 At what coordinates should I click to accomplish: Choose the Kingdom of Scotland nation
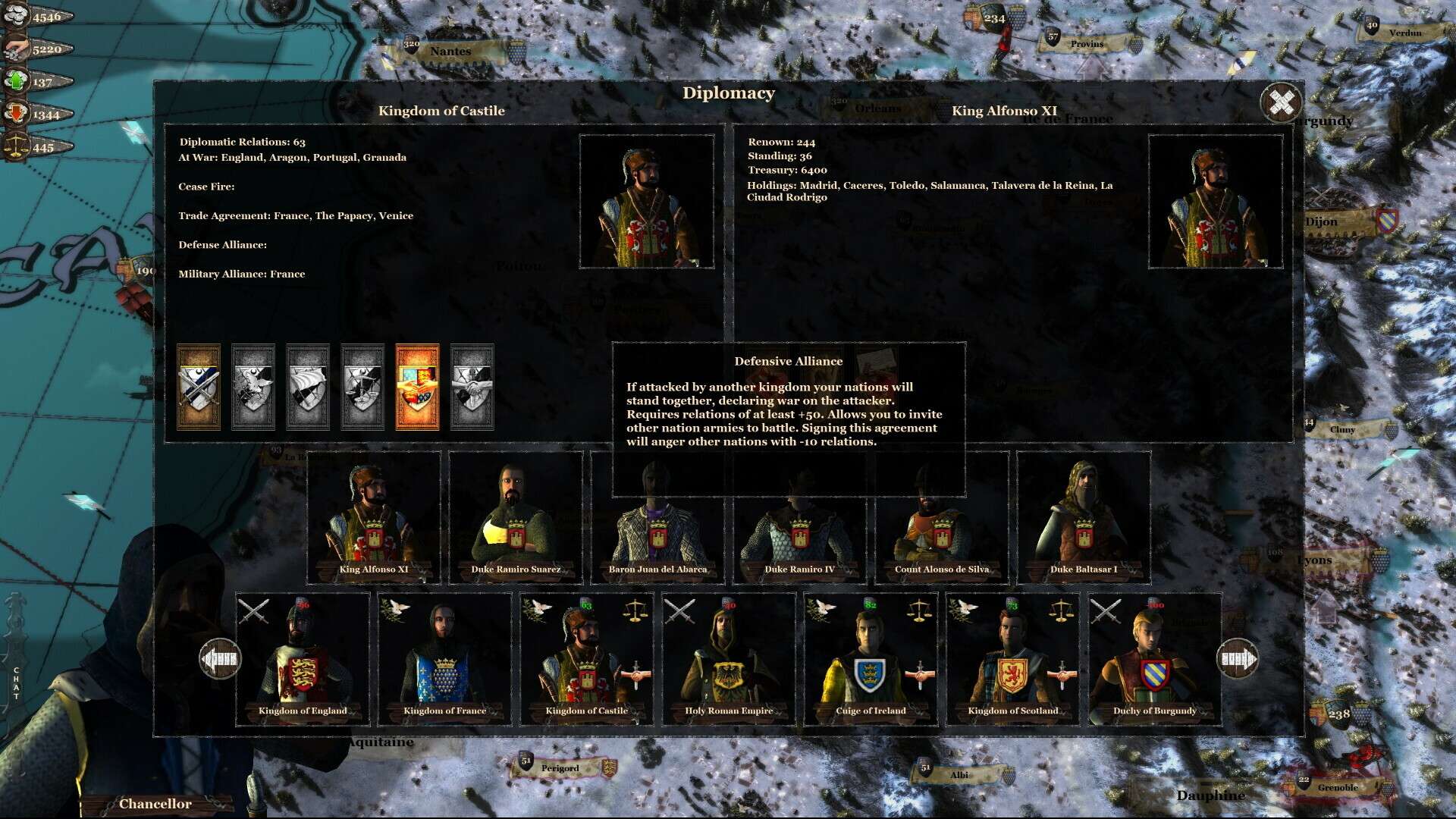pos(1012,660)
